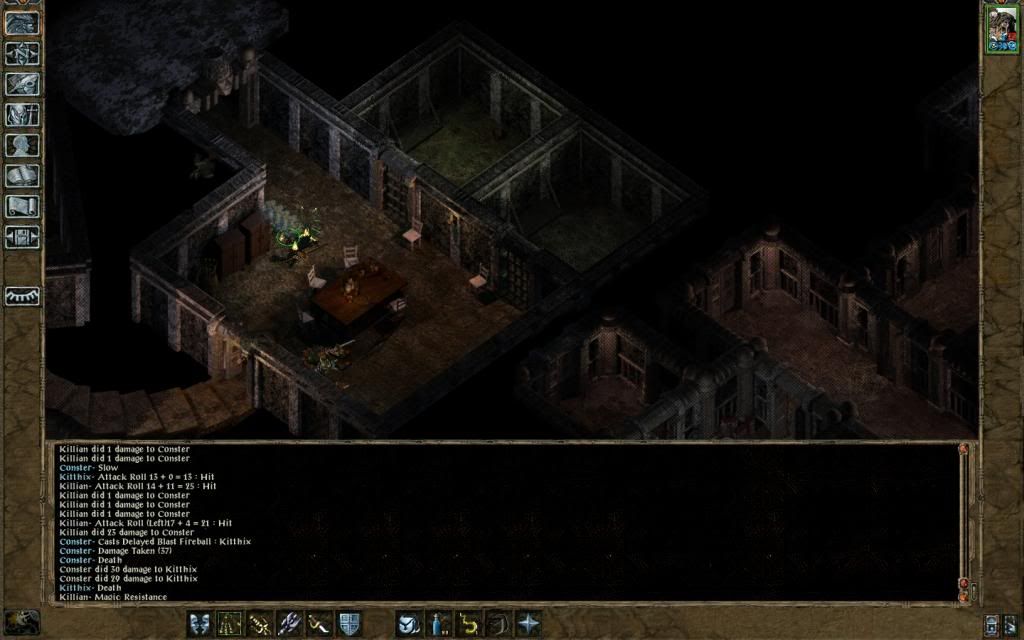Show the character record bust icon
Screen dimensions: 1024x640
22,145
